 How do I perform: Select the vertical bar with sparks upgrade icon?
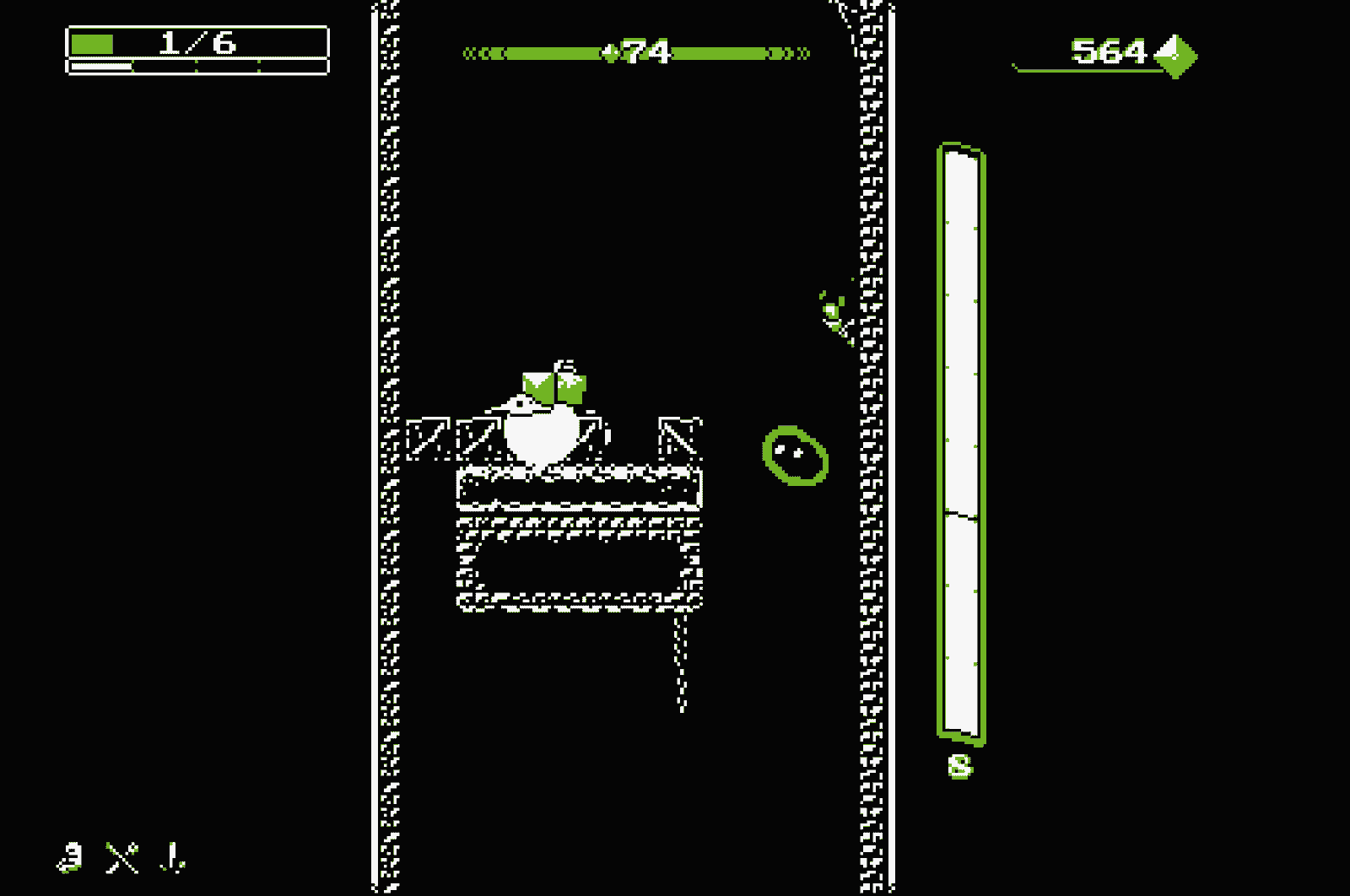(173, 857)
